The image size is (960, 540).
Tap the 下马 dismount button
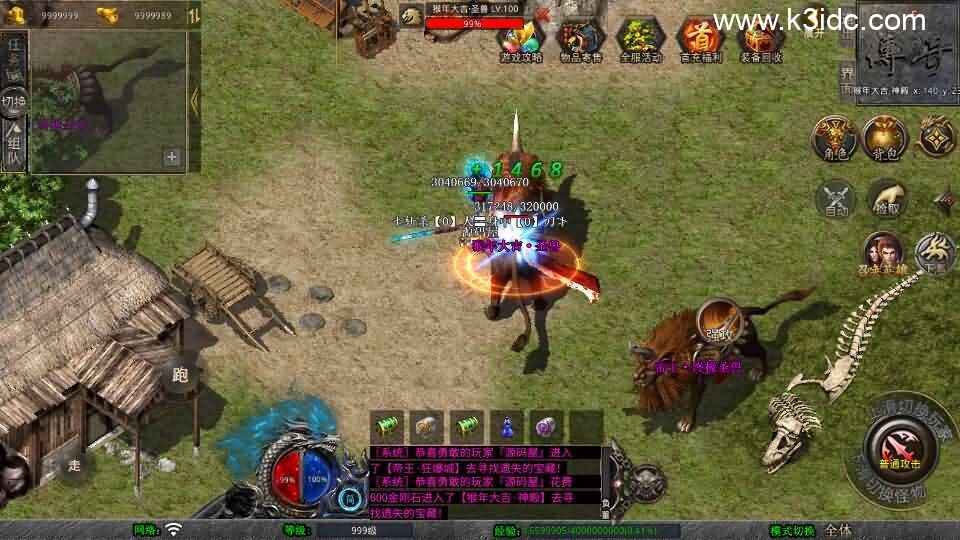point(935,253)
